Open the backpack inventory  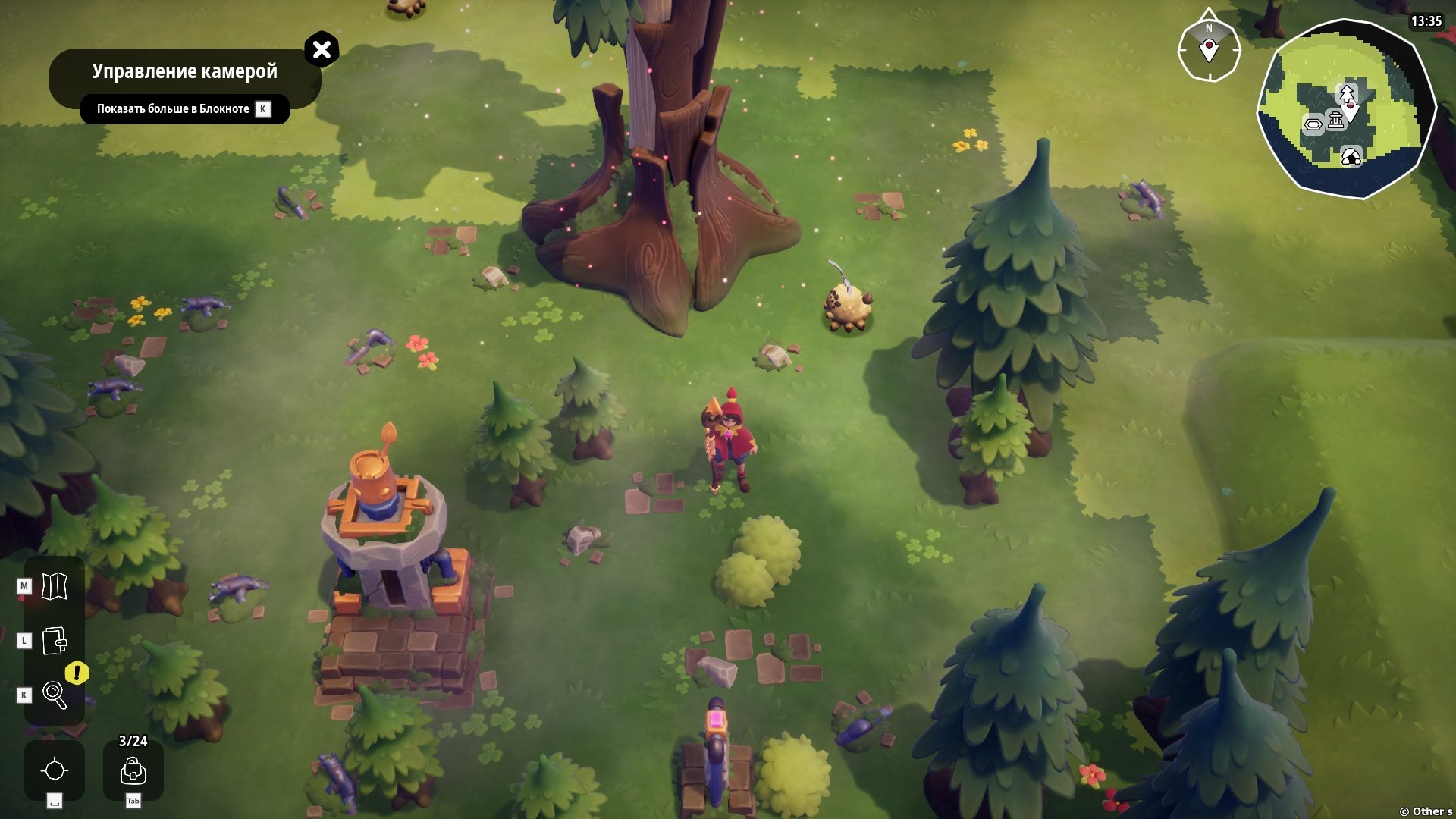pyautogui.click(x=133, y=770)
